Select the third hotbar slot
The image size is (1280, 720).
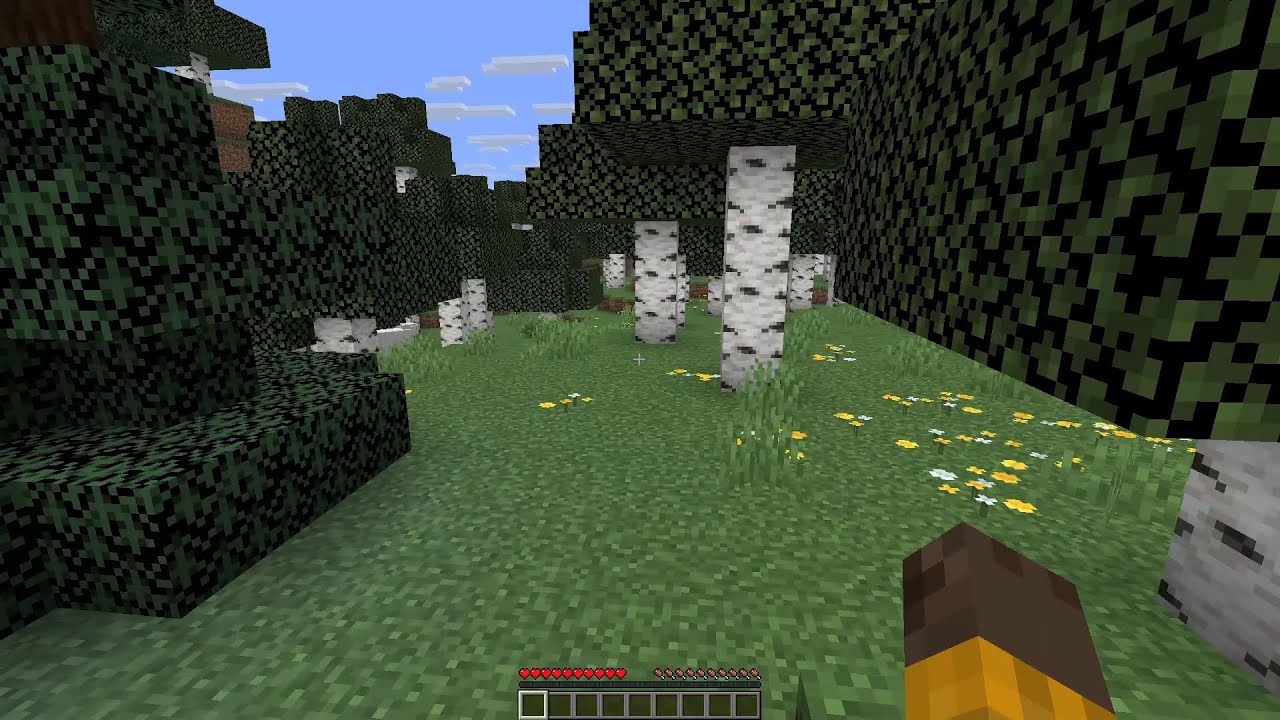pyautogui.click(x=586, y=704)
